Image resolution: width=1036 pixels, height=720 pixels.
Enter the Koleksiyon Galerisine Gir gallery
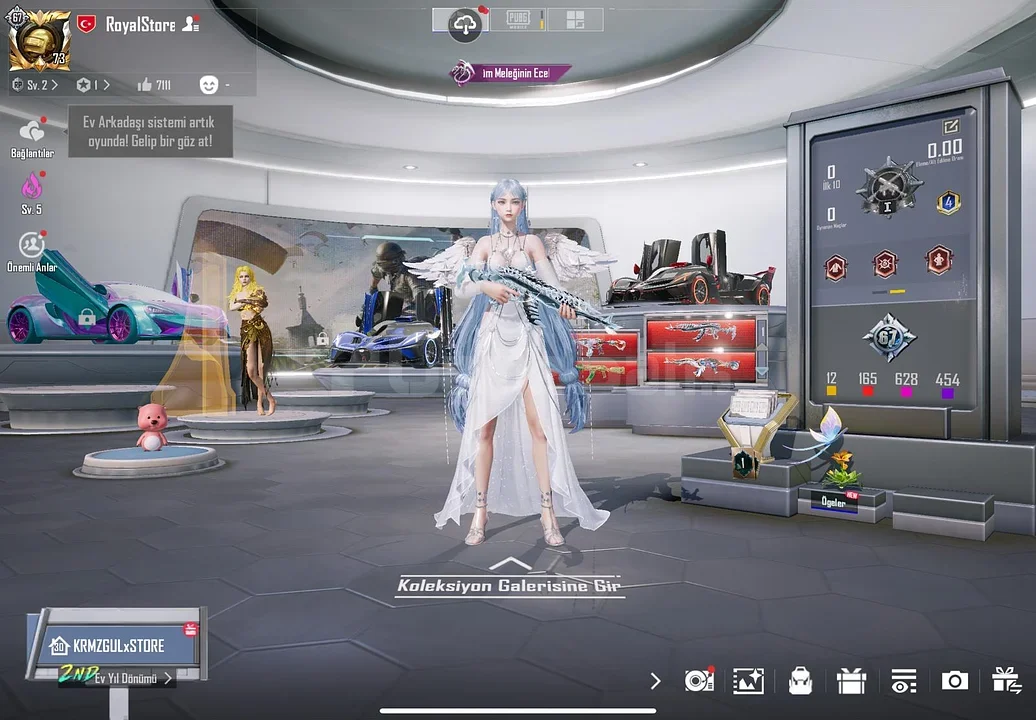(510, 586)
